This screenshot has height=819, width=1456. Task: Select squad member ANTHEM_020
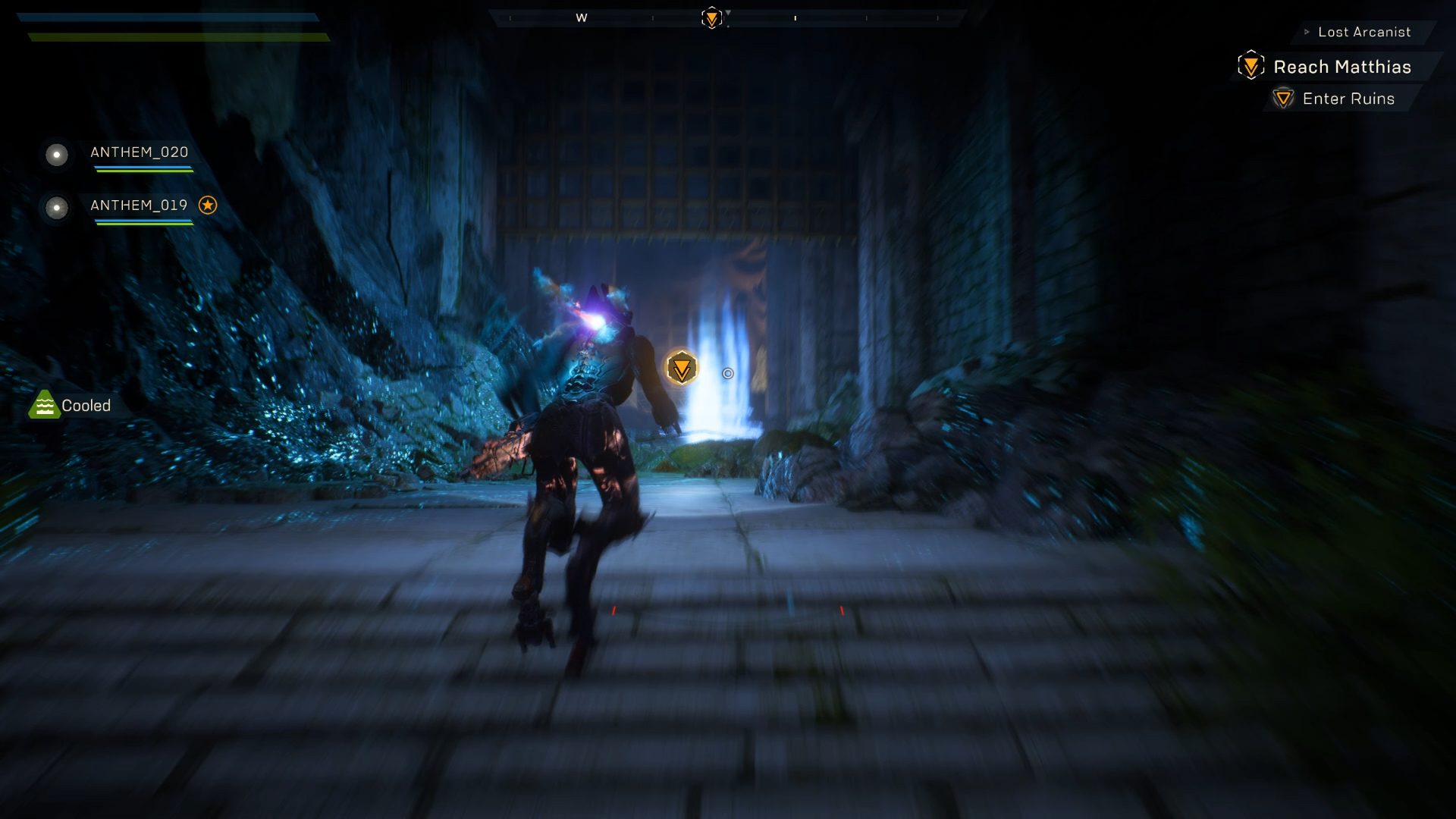139,152
